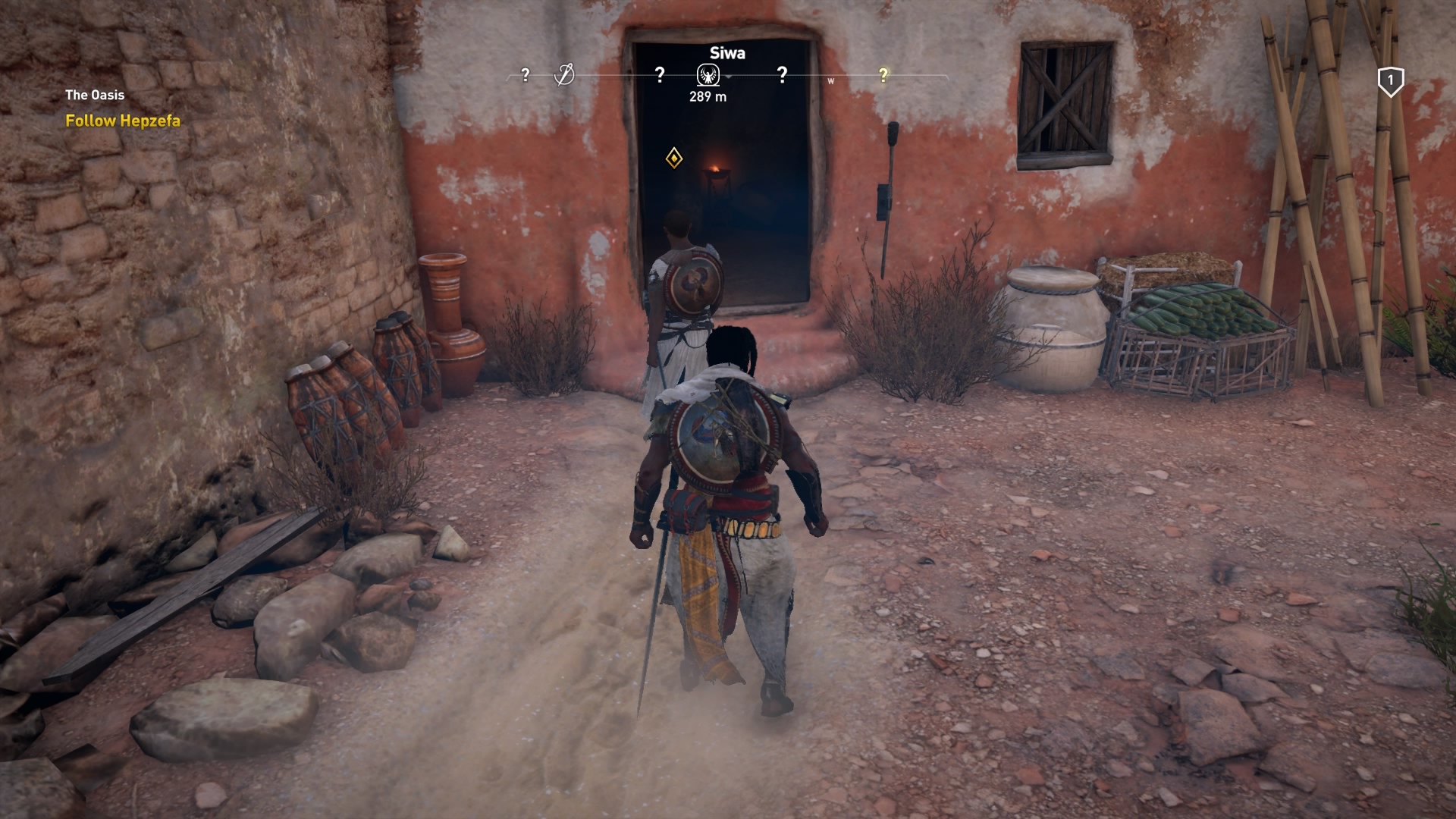This screenshot has width=1456, height=819.
Task: Select The Oasis quest title
Action: (94, 95)
